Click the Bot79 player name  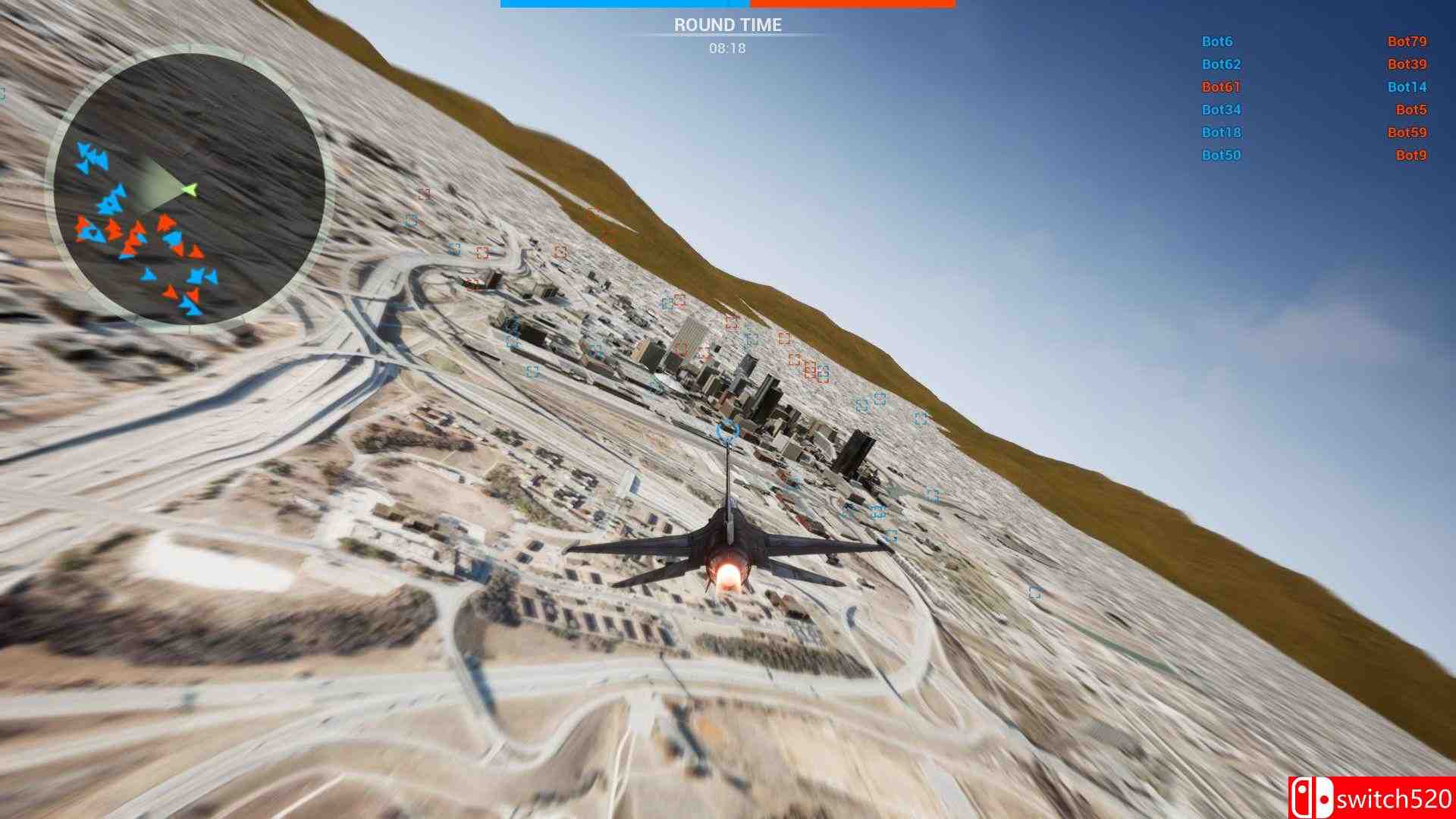tap(1407, 42)
